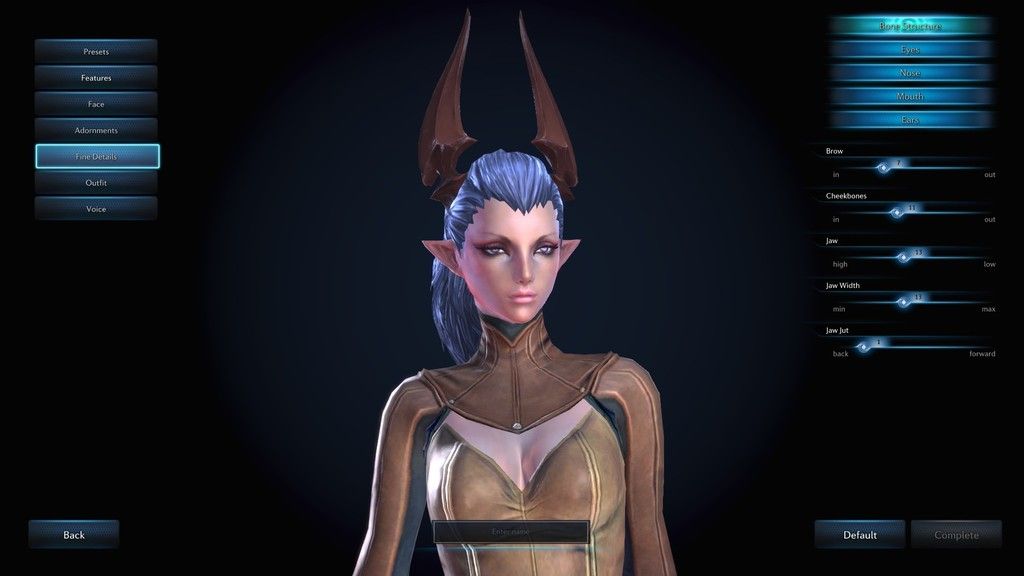Click the Enter name text field
This screenshot has width=1024, height=576.
click(510, 532)
